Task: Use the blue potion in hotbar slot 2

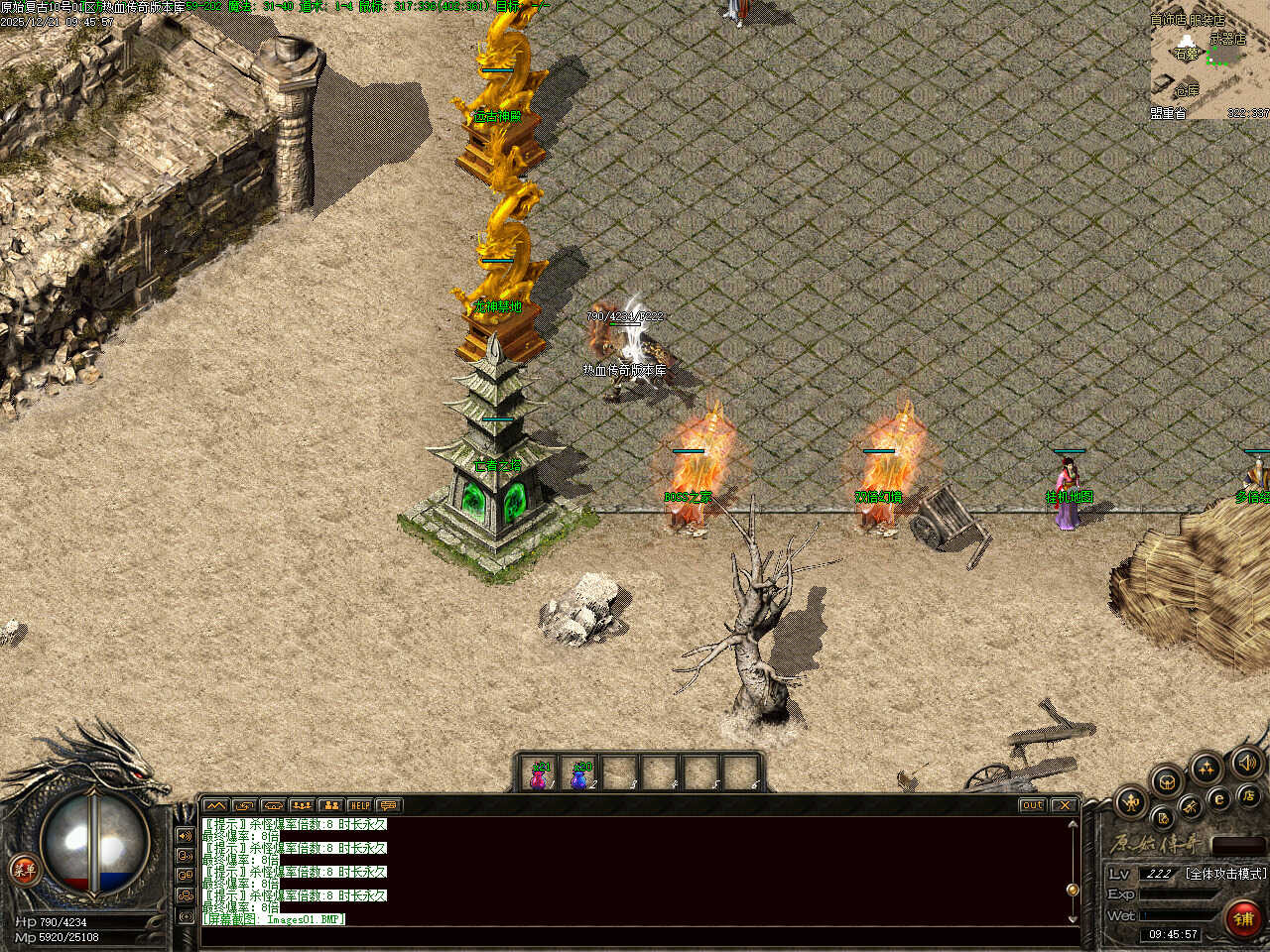Action: coord(580,774)
